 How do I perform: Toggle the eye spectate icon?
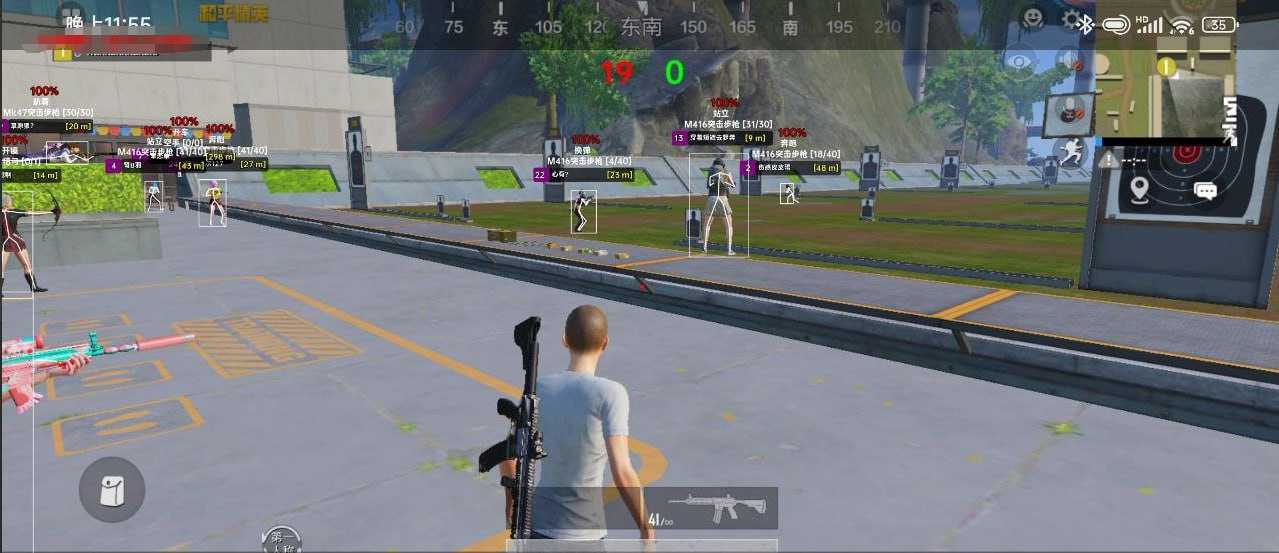[x=1019, y=62]
